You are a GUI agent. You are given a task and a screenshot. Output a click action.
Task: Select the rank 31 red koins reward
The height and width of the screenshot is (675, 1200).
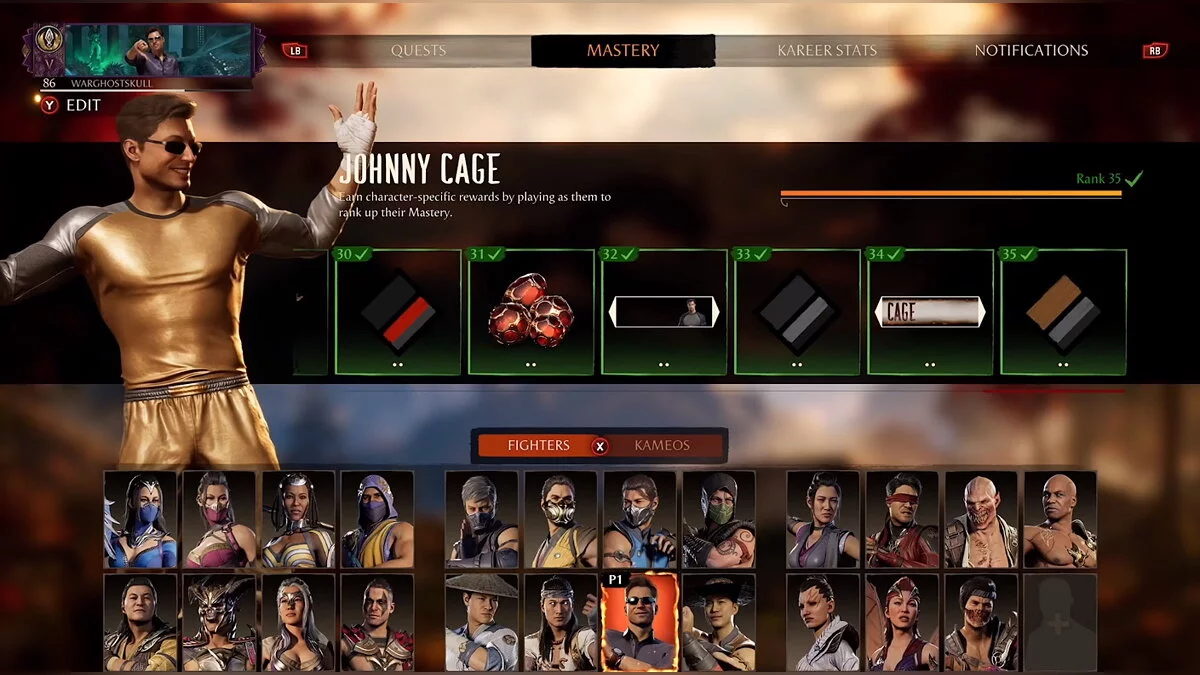[530, 312]
